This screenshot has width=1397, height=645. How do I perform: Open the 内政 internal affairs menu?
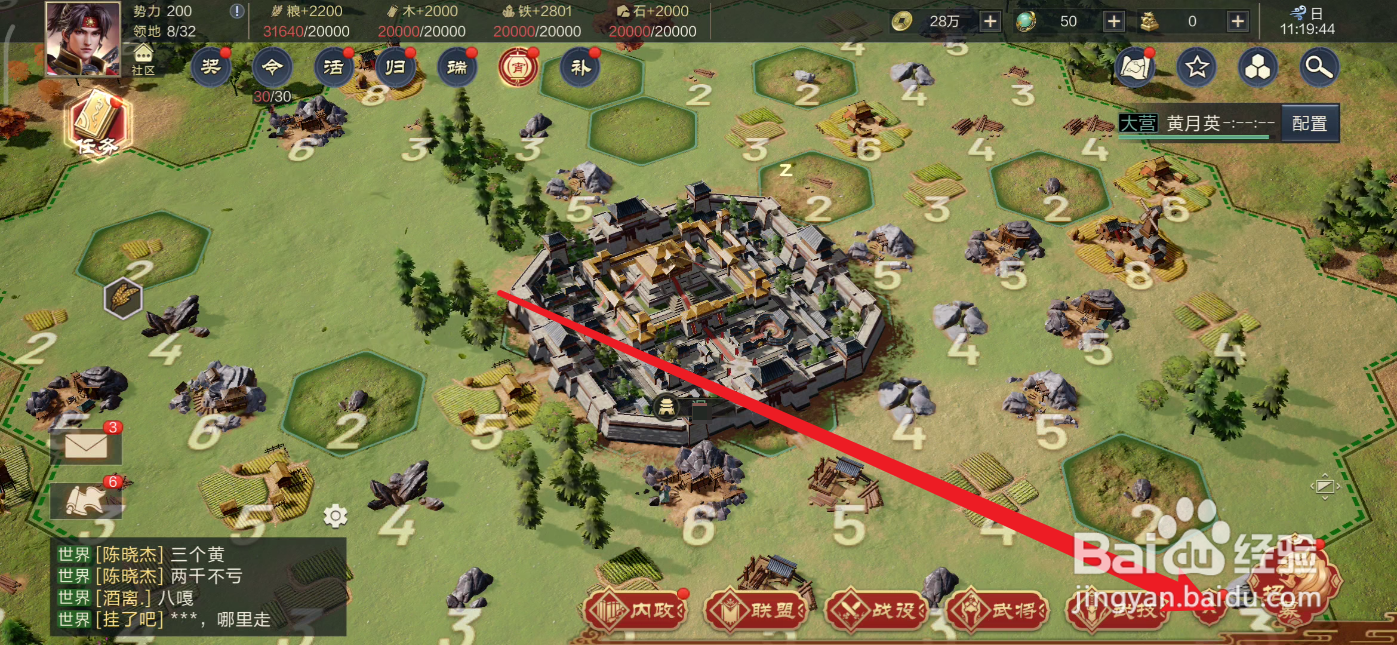click(x=636, y=610)
